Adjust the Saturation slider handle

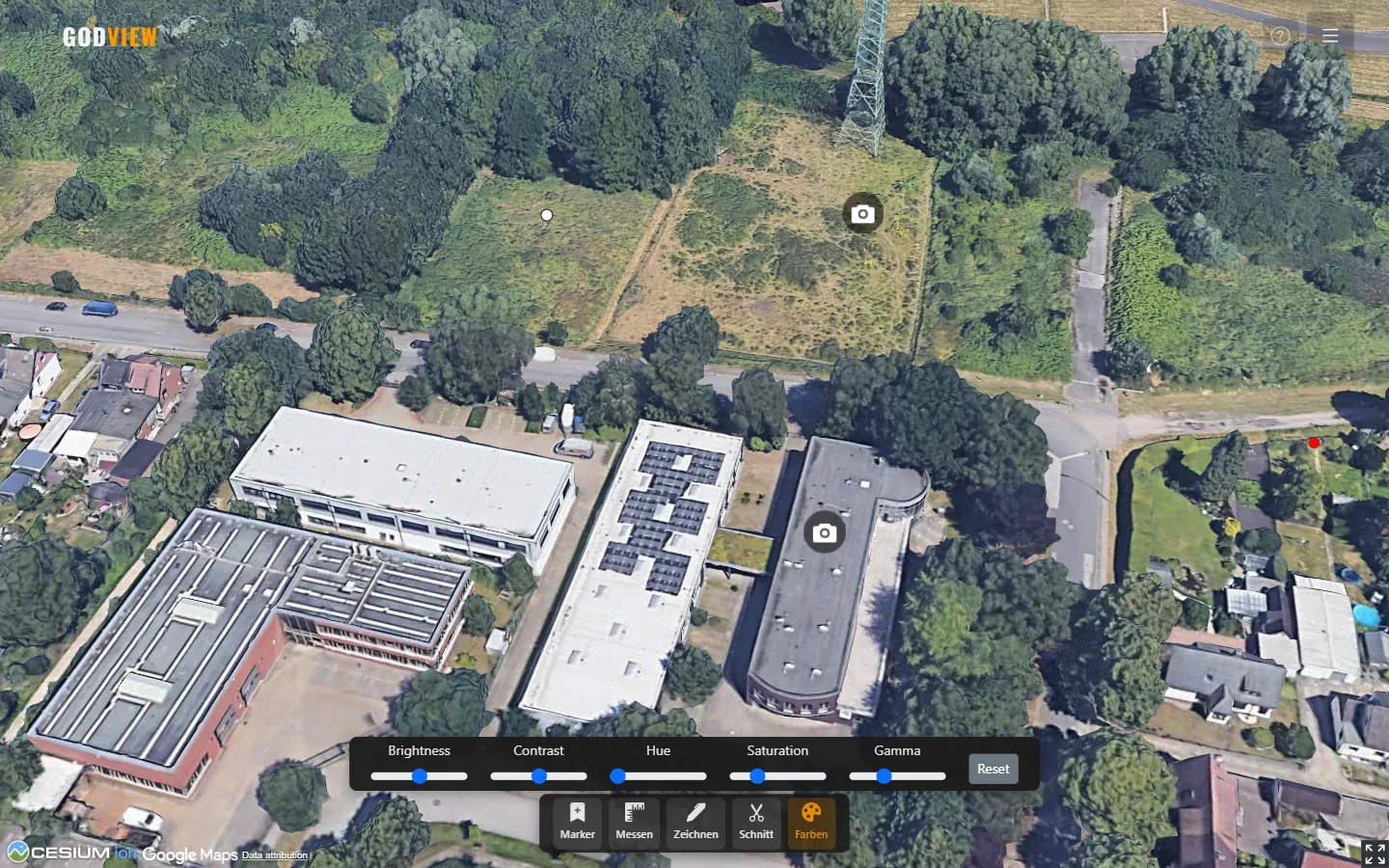[x=757, y=775]
